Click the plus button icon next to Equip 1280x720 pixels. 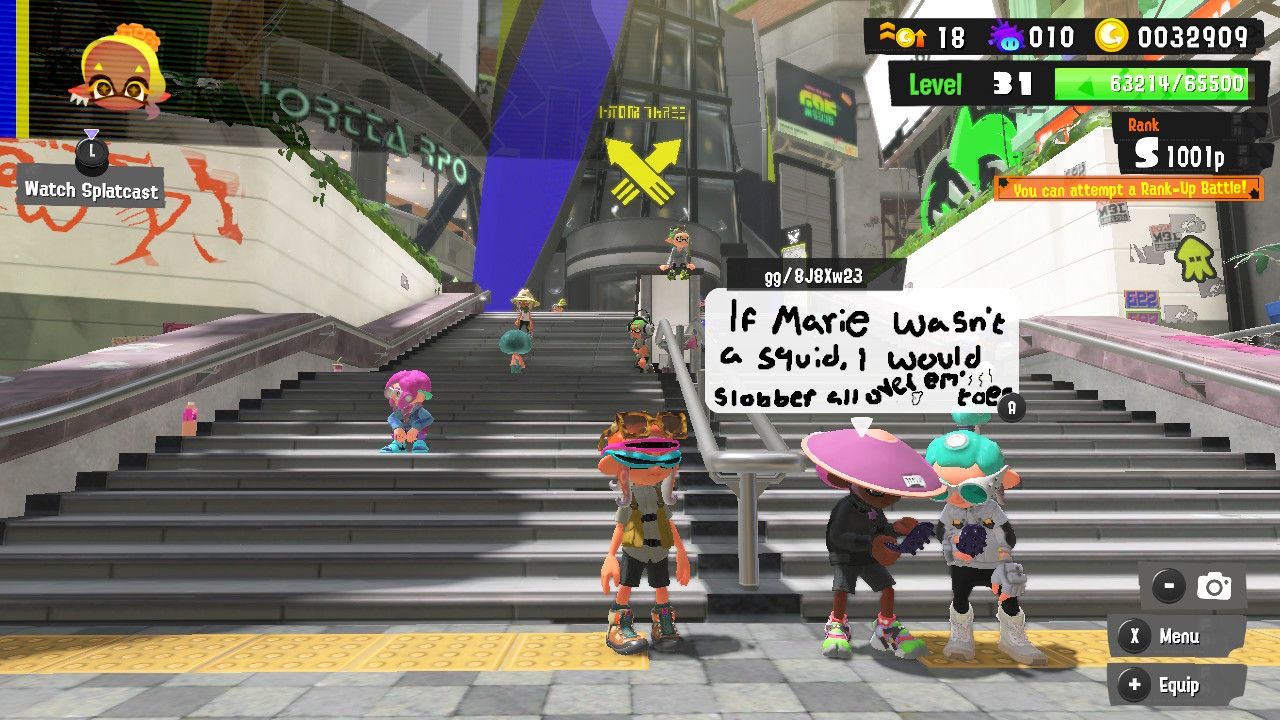(x=1133, y=685)
